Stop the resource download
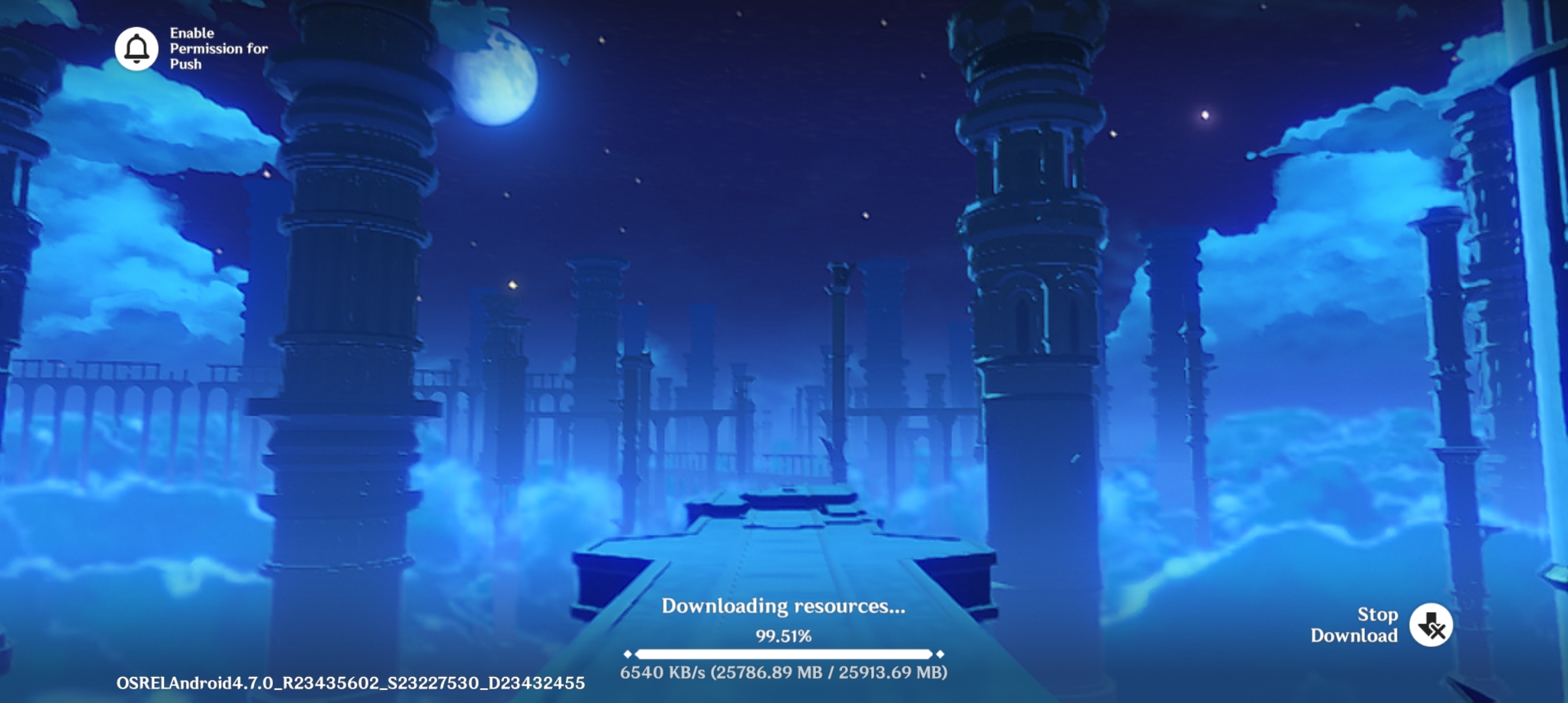Viewport: 1568px width, 703px height. point(1431,626)
